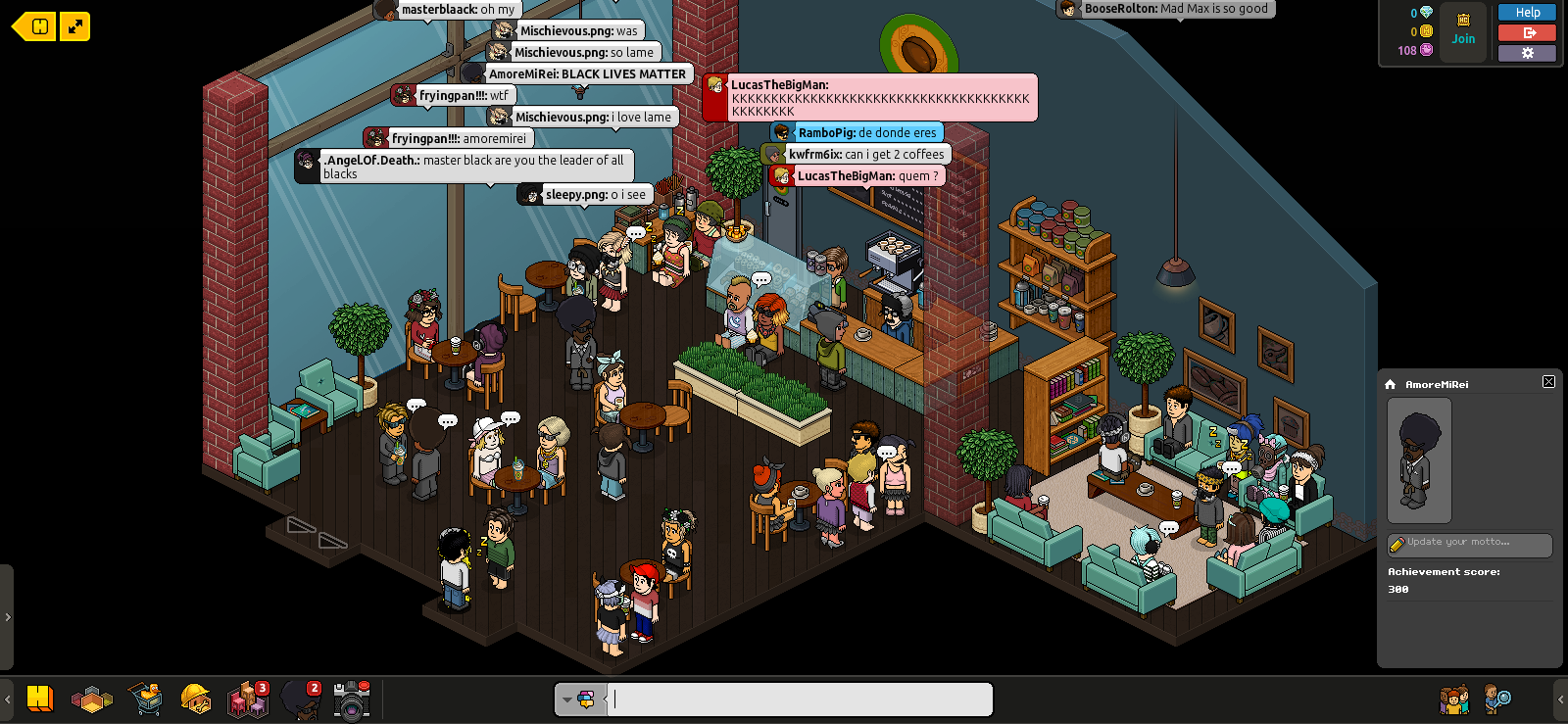Open the builders club hard-hat icon

click(x=196, y=700)
